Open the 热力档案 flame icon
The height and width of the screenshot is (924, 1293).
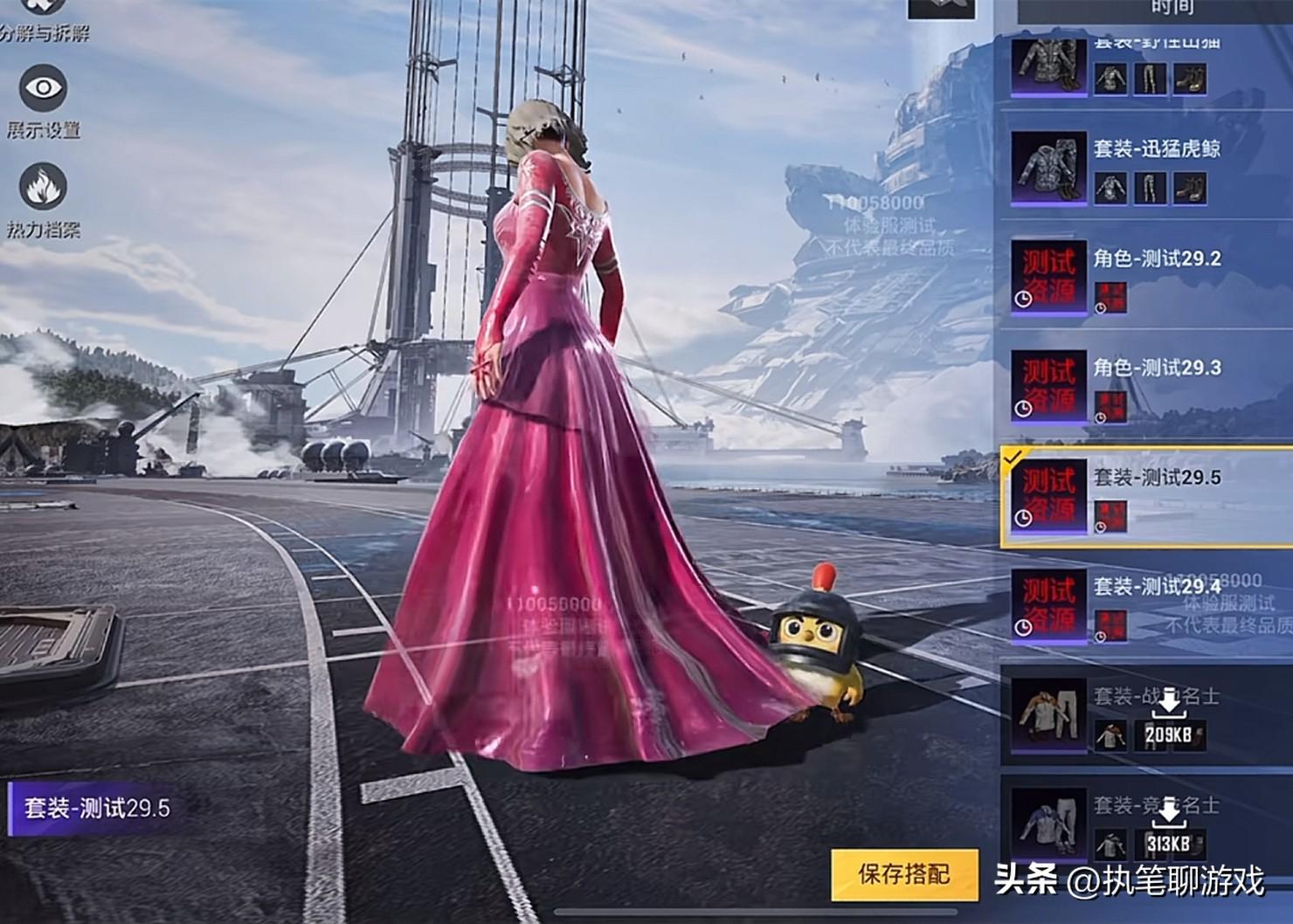[x=43, y=187]
